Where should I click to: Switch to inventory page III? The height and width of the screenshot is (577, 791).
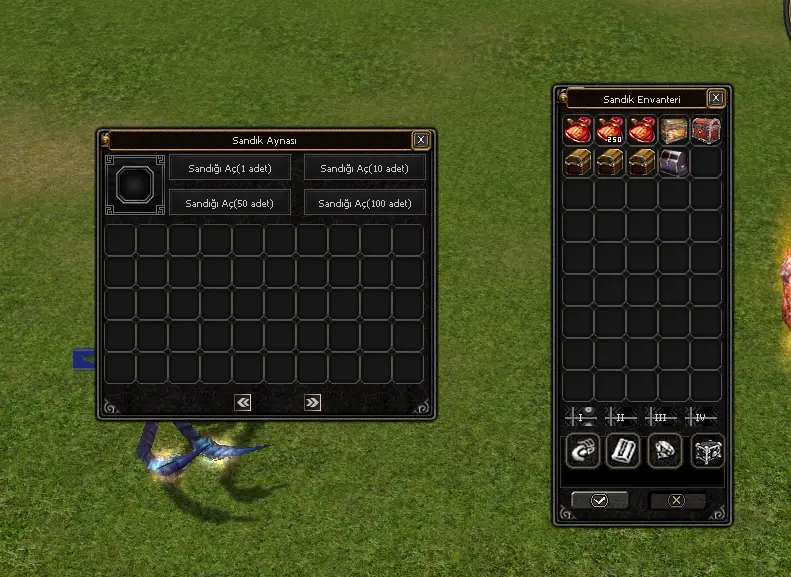[x=660, y=417]
